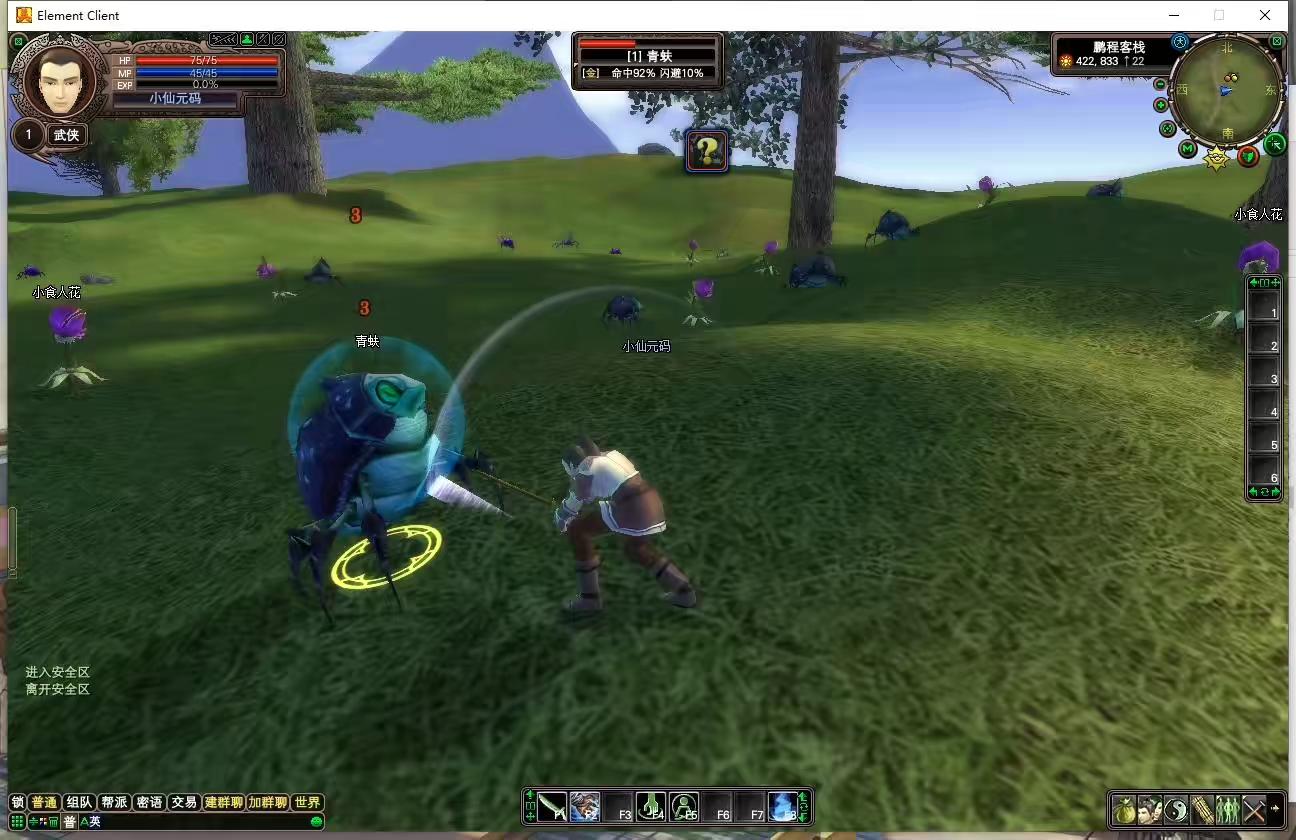Image resolution: width=1296 pixels, height=840 pixels.
Task: Open the green smiley emoji picker
Action: click(x=317, y=822)
